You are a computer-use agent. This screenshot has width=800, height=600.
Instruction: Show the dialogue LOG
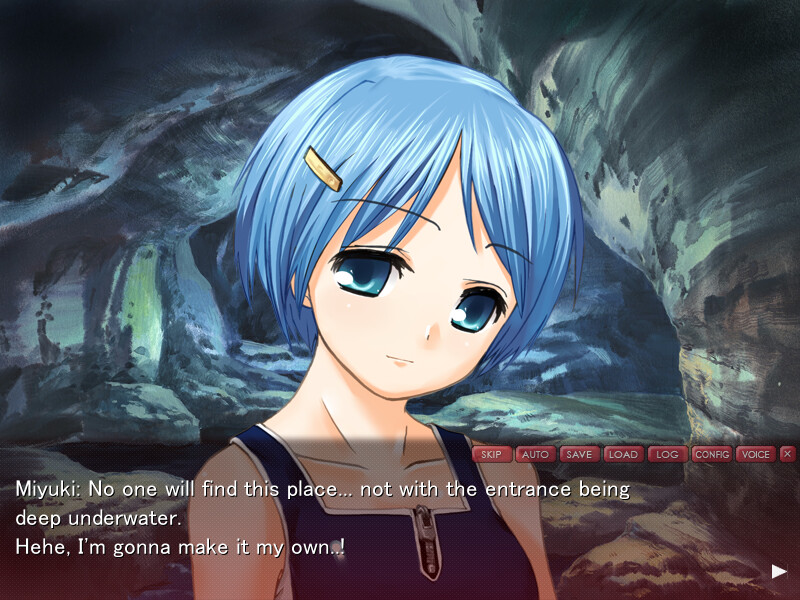(x=667, y=454)
